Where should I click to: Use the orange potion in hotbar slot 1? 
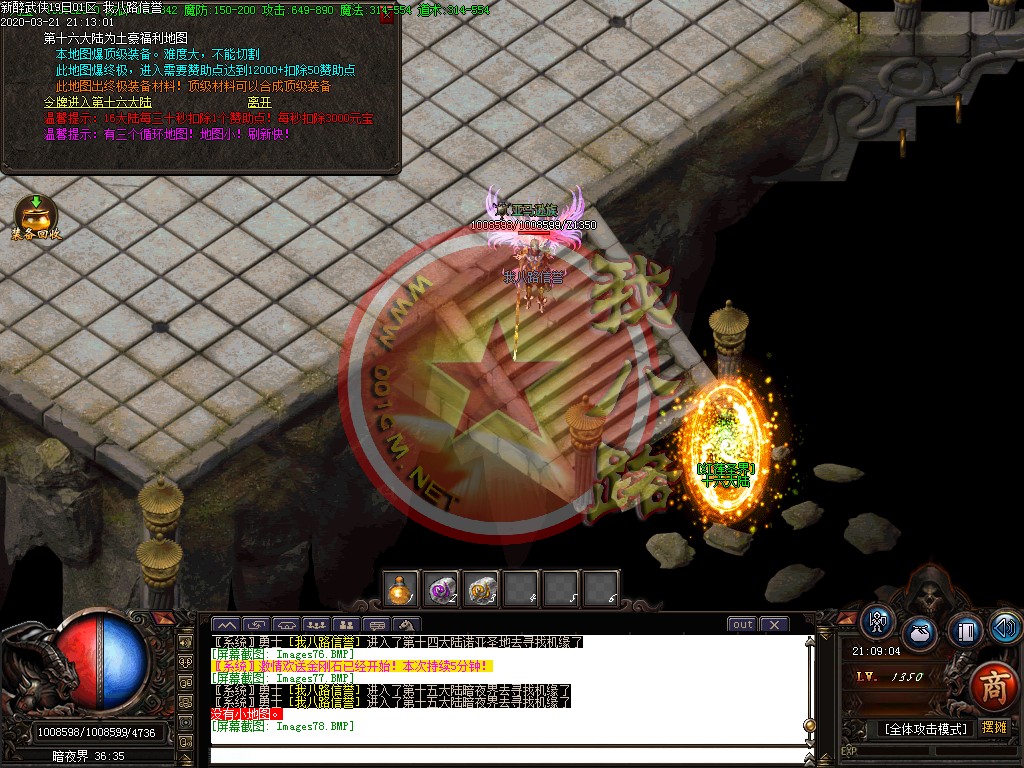pyautogui.click(x=402, y=588)
